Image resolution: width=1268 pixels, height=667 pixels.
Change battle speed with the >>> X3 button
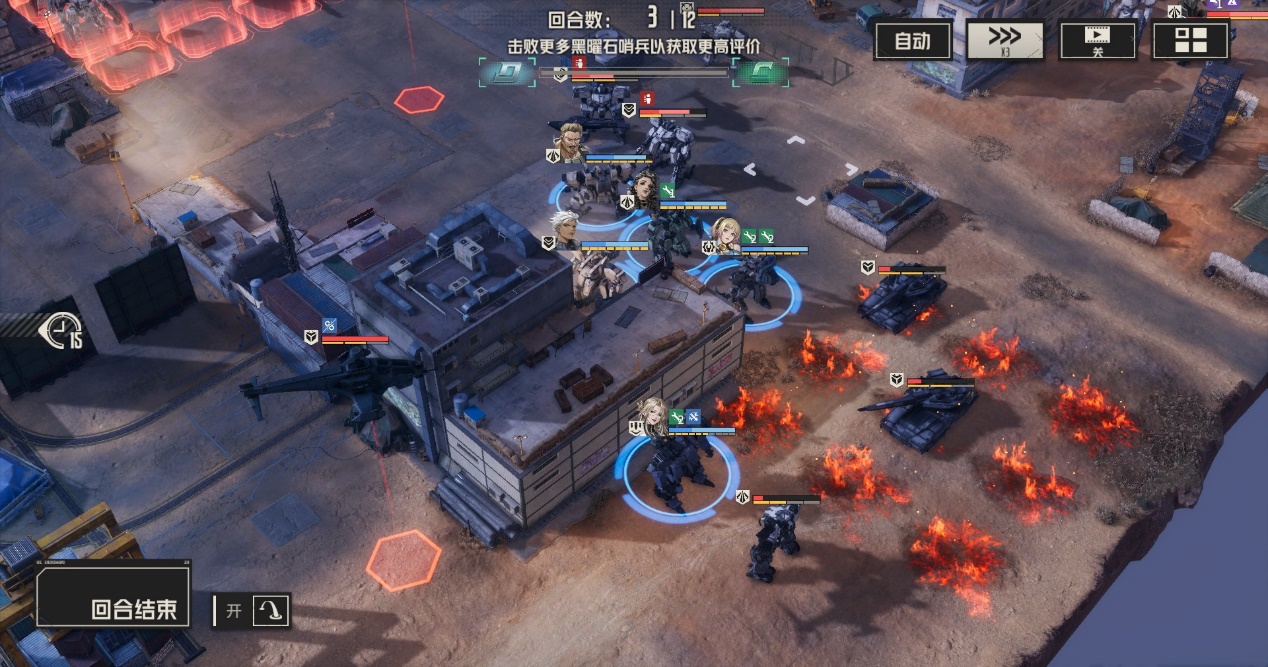(x=1004, y=41)
